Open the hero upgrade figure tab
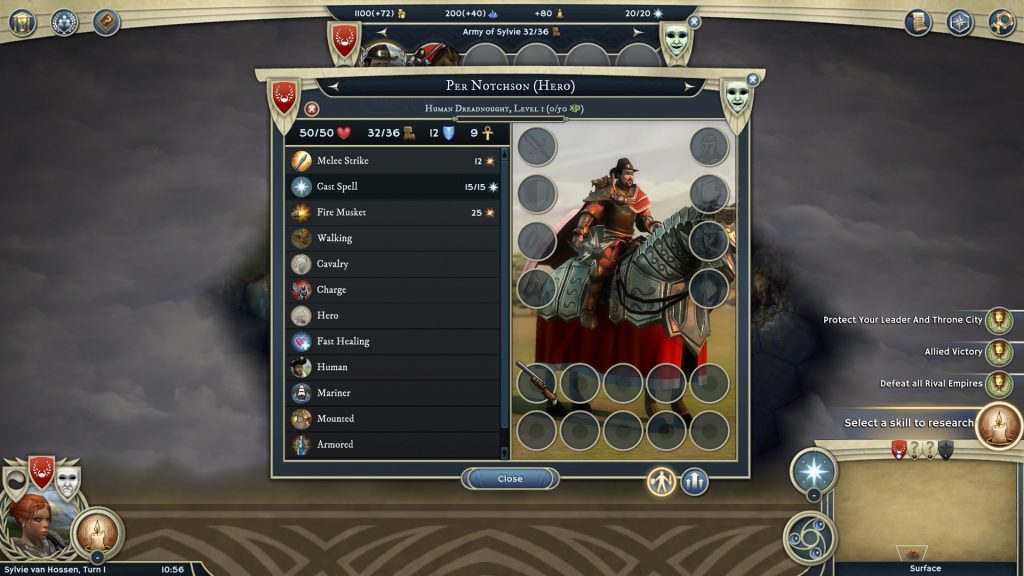 pyautogui.click(x=661, y=482)
